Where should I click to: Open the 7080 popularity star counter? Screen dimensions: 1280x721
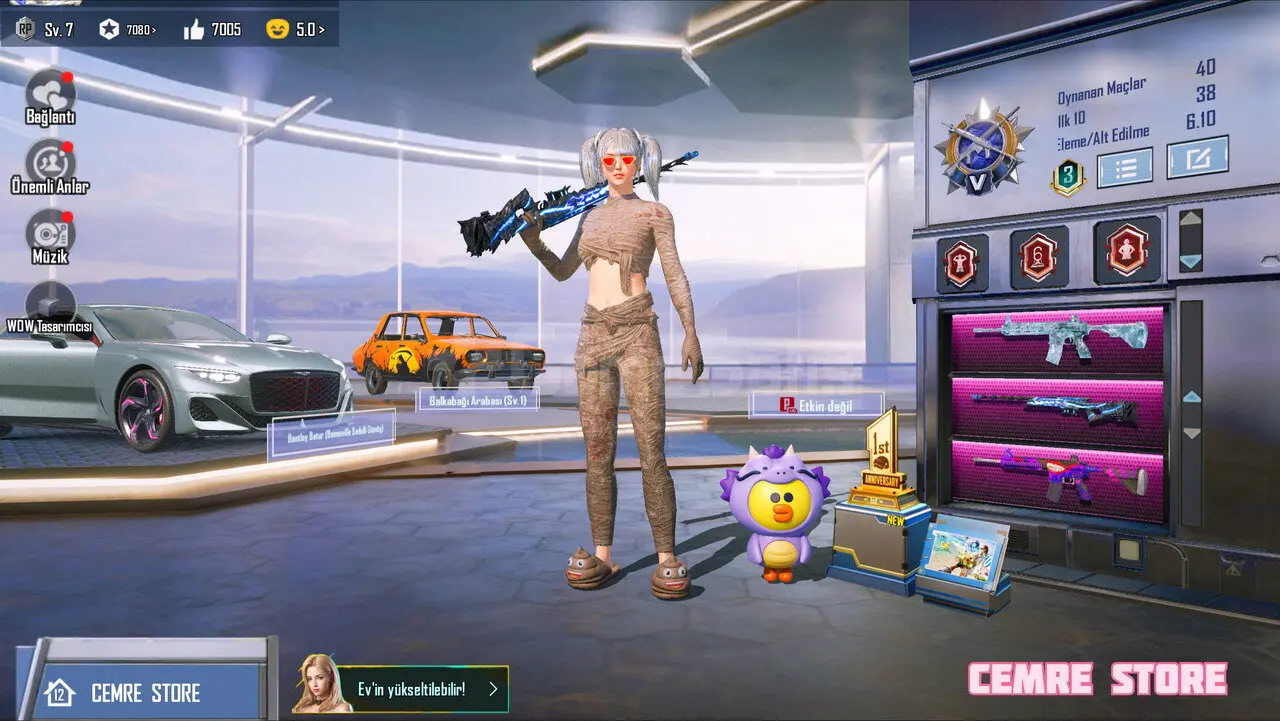pyautogui.click(x=127, y=30)
